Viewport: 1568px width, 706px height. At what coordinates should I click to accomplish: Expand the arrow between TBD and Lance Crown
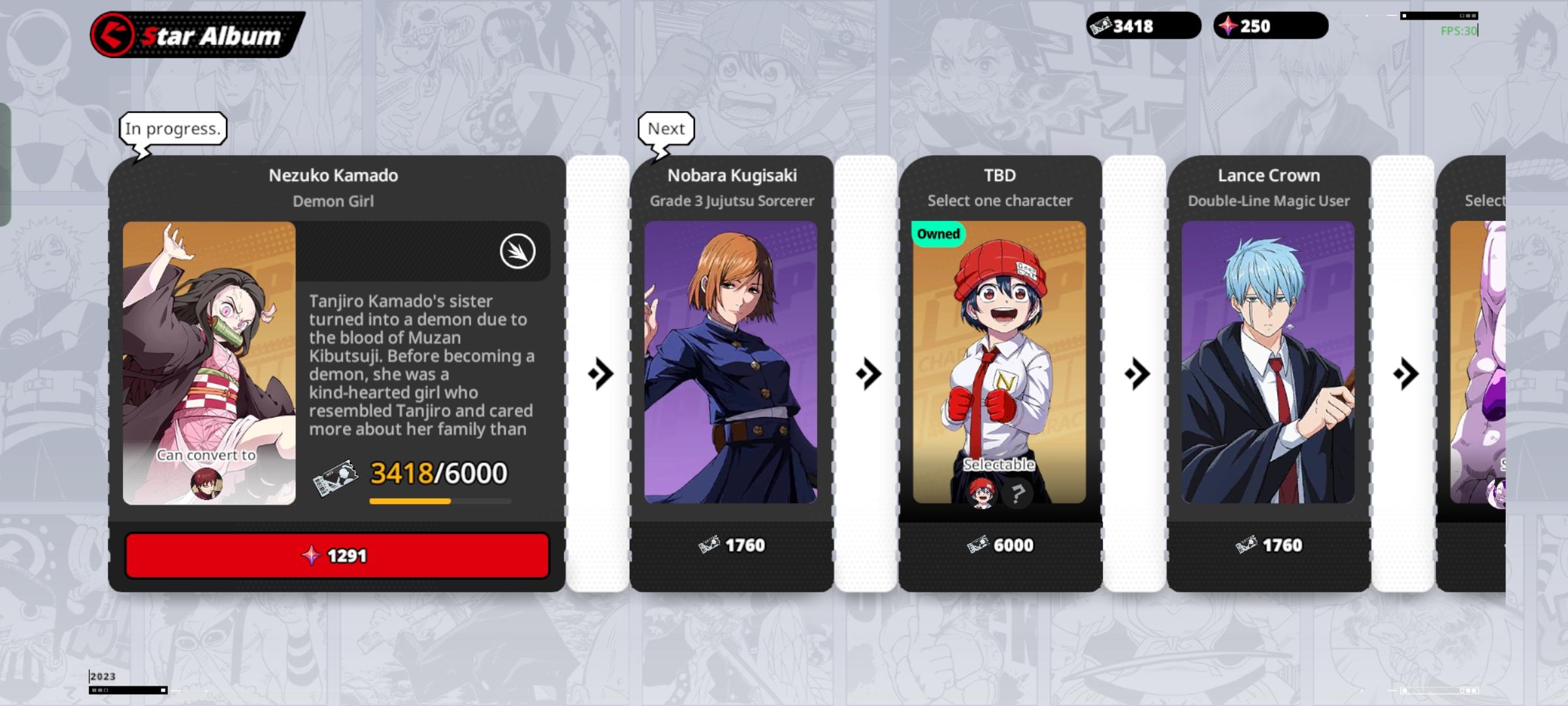point(1137,375)
